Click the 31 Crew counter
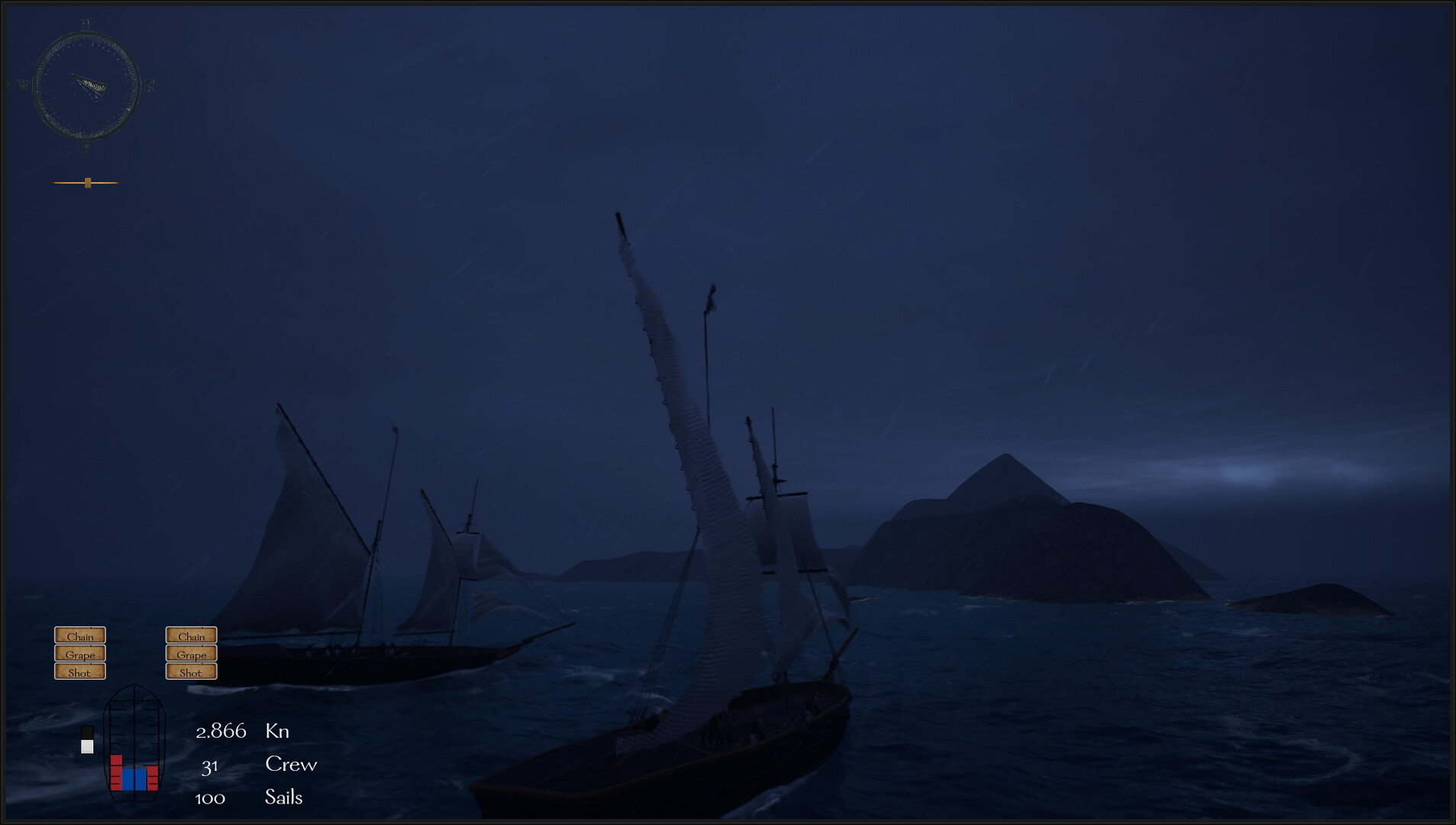Viewport: 1456px width, 825px height. point(211,765)
